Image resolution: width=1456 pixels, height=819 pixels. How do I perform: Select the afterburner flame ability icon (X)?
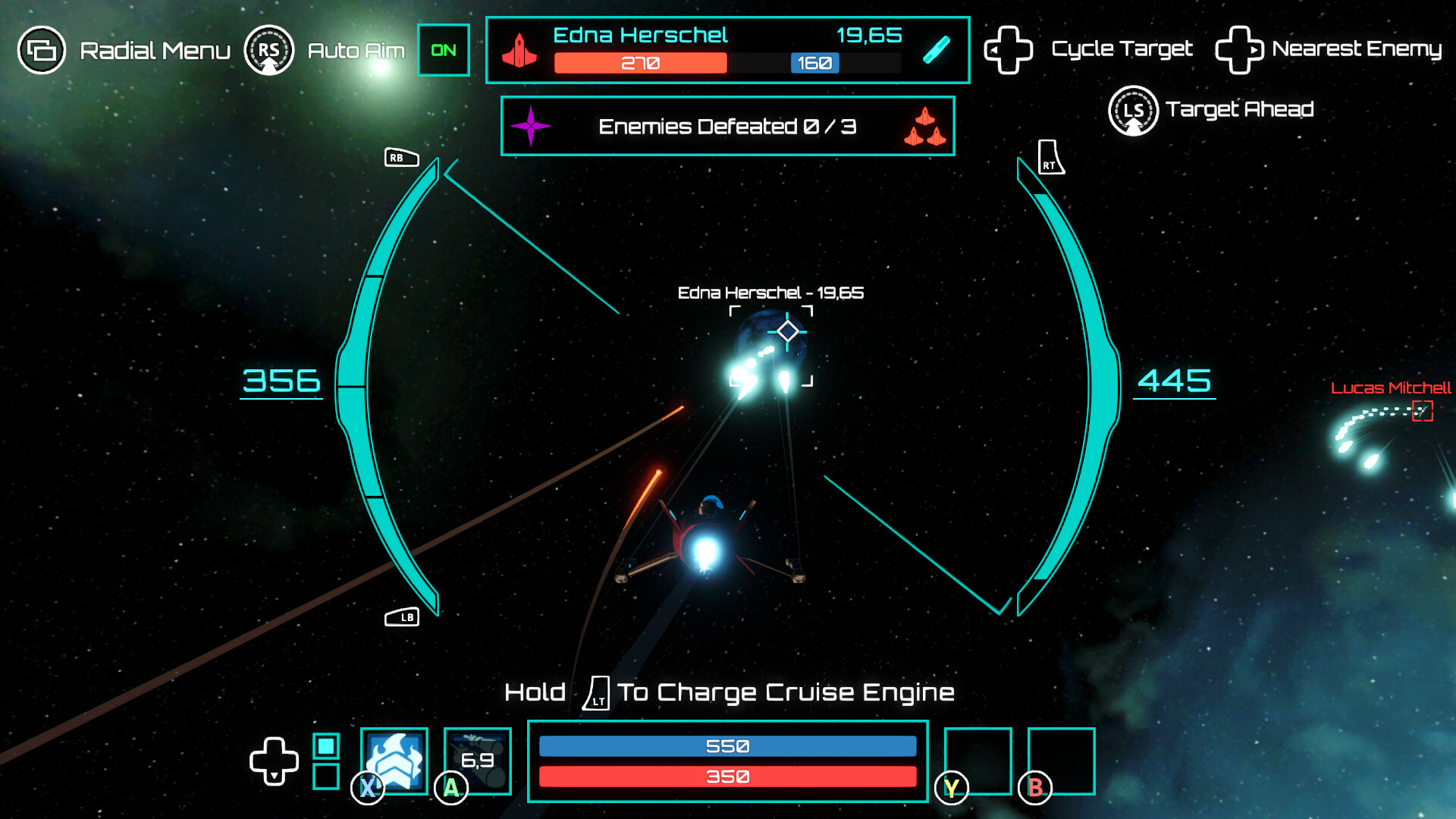393,761
